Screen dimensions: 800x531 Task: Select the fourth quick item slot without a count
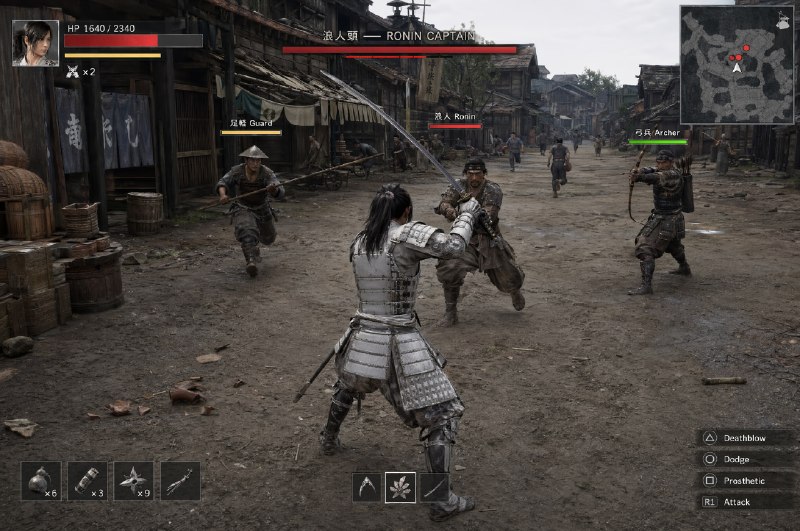click(180, 481)
